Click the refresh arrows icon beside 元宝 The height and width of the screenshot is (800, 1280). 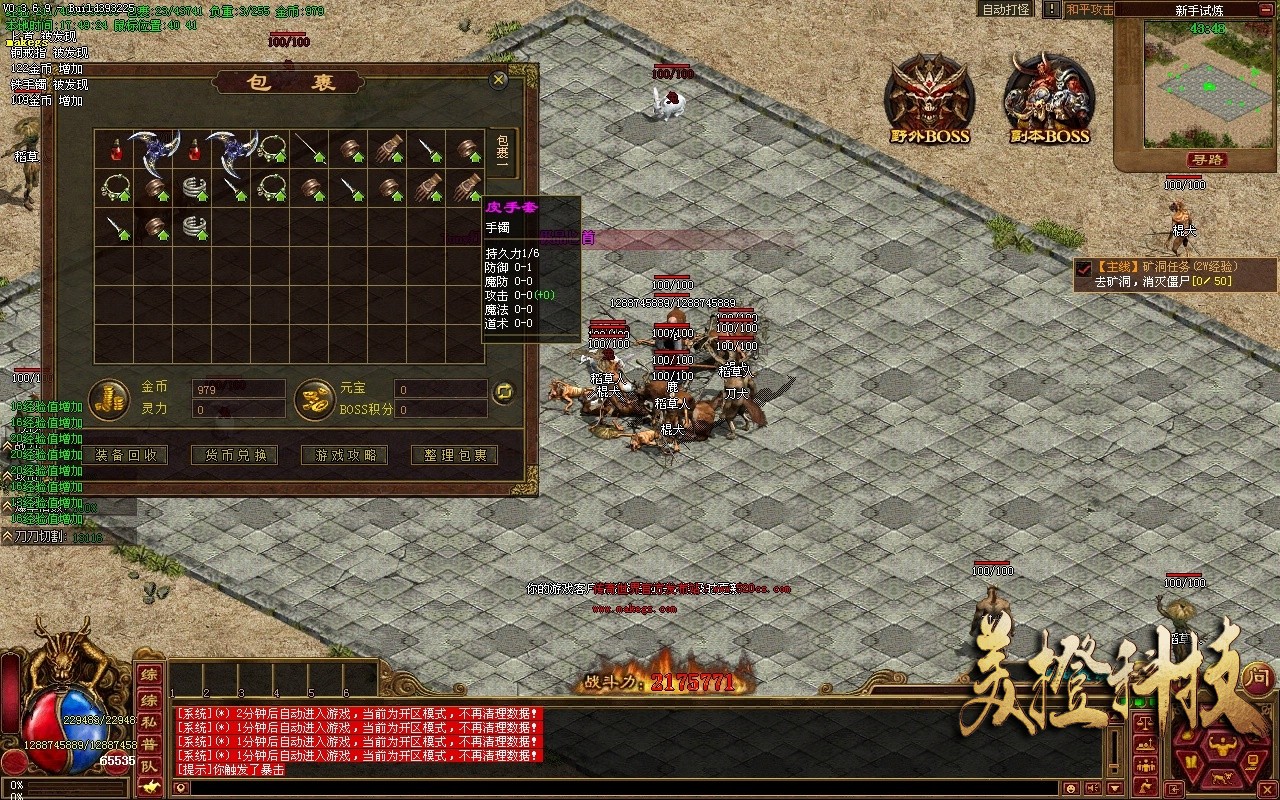pyautogui.click(x=504, y=391)
